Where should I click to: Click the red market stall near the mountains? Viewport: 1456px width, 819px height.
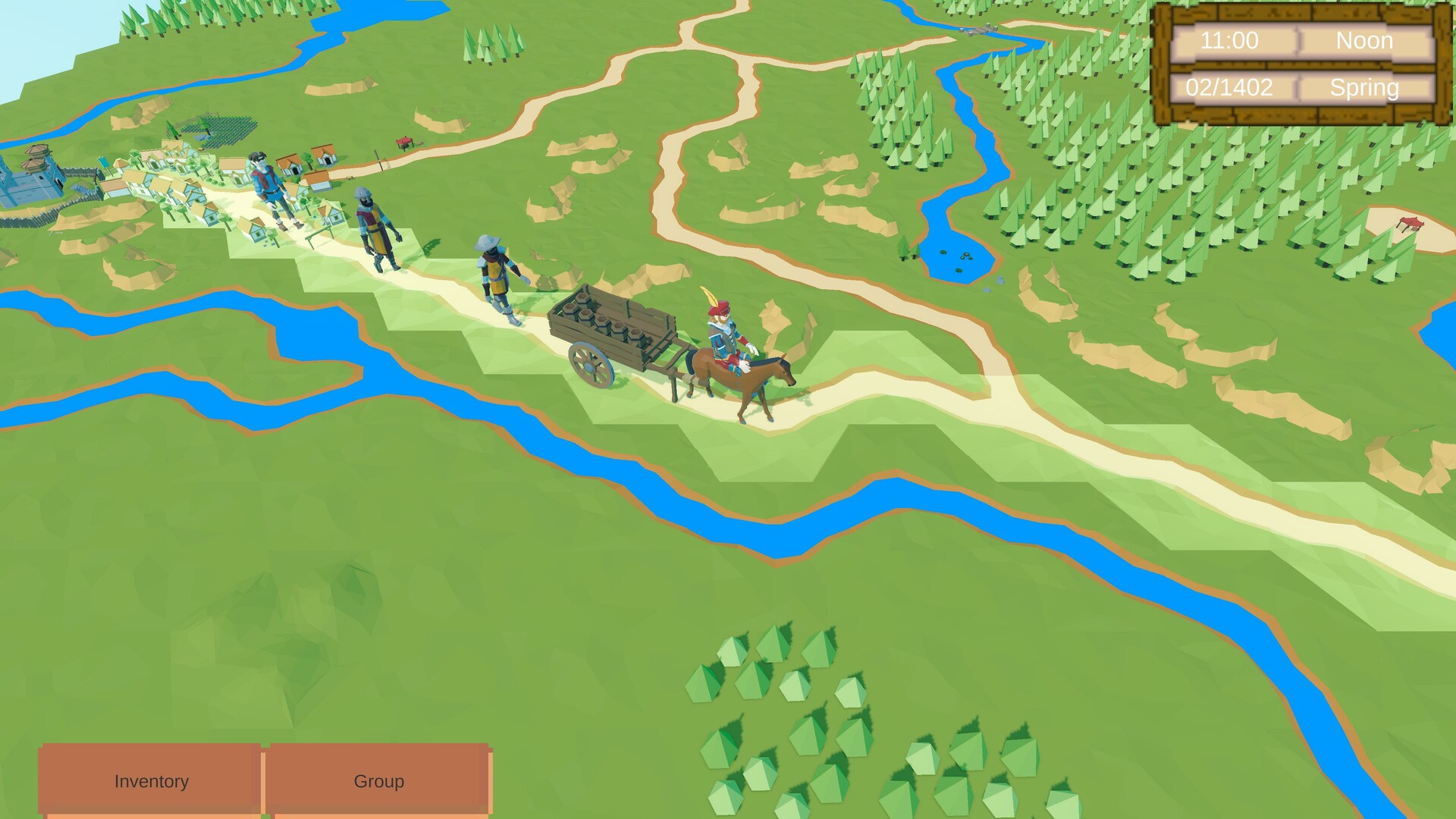click(x=404, y=141)
